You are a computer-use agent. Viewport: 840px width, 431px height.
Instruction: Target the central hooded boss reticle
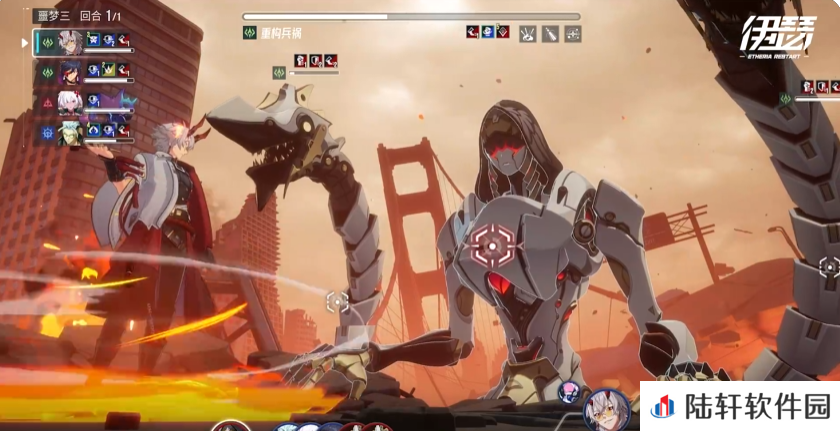(x=492, y=243)
